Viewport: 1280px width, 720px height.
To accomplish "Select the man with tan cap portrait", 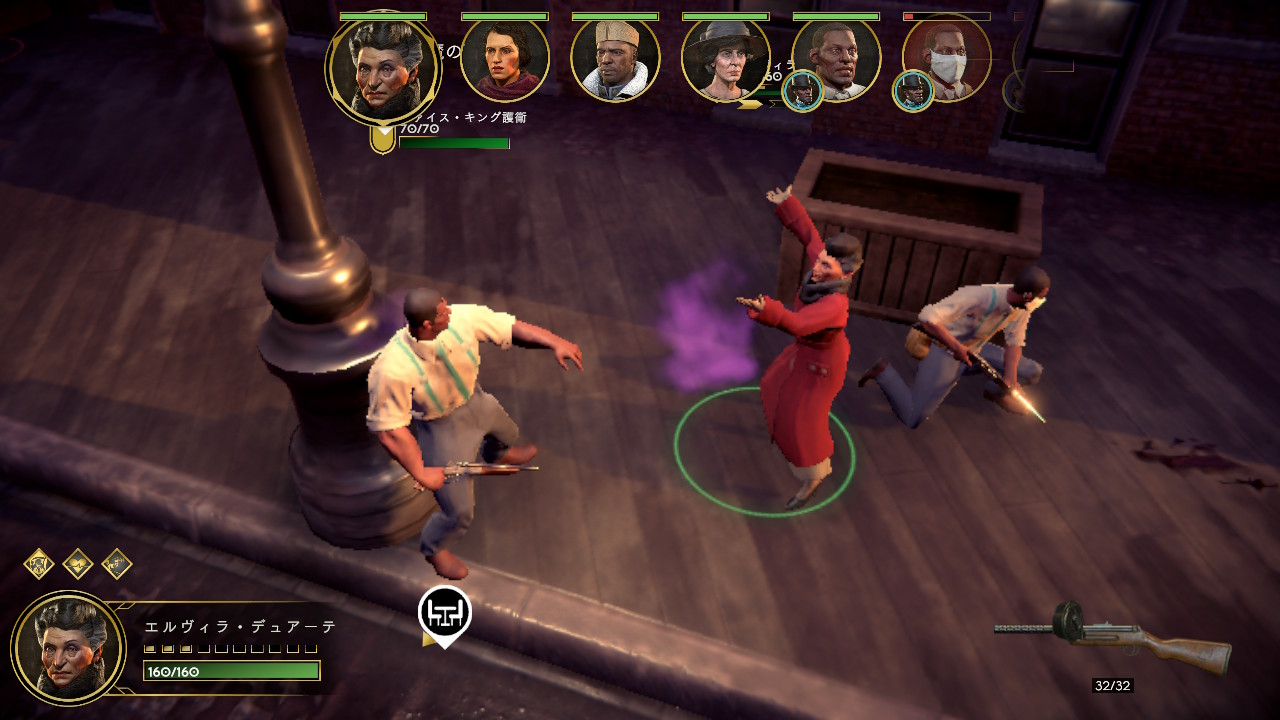I will (x=615, y=59).
